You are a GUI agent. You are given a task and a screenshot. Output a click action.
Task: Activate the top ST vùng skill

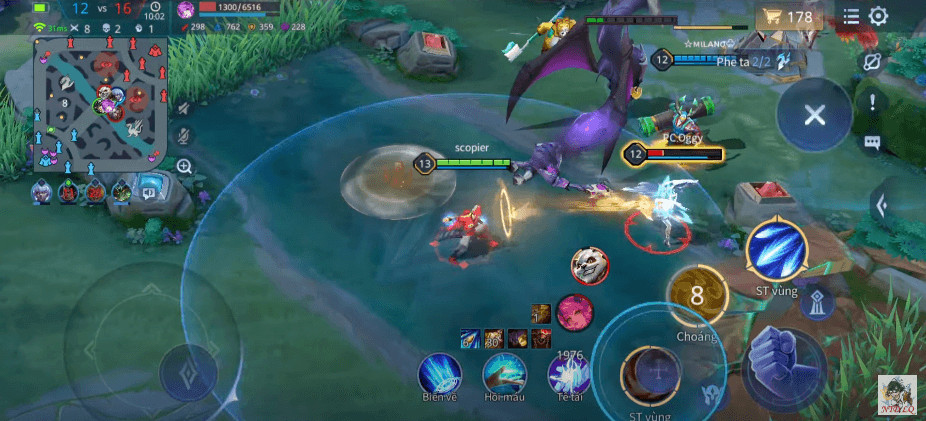776,250
